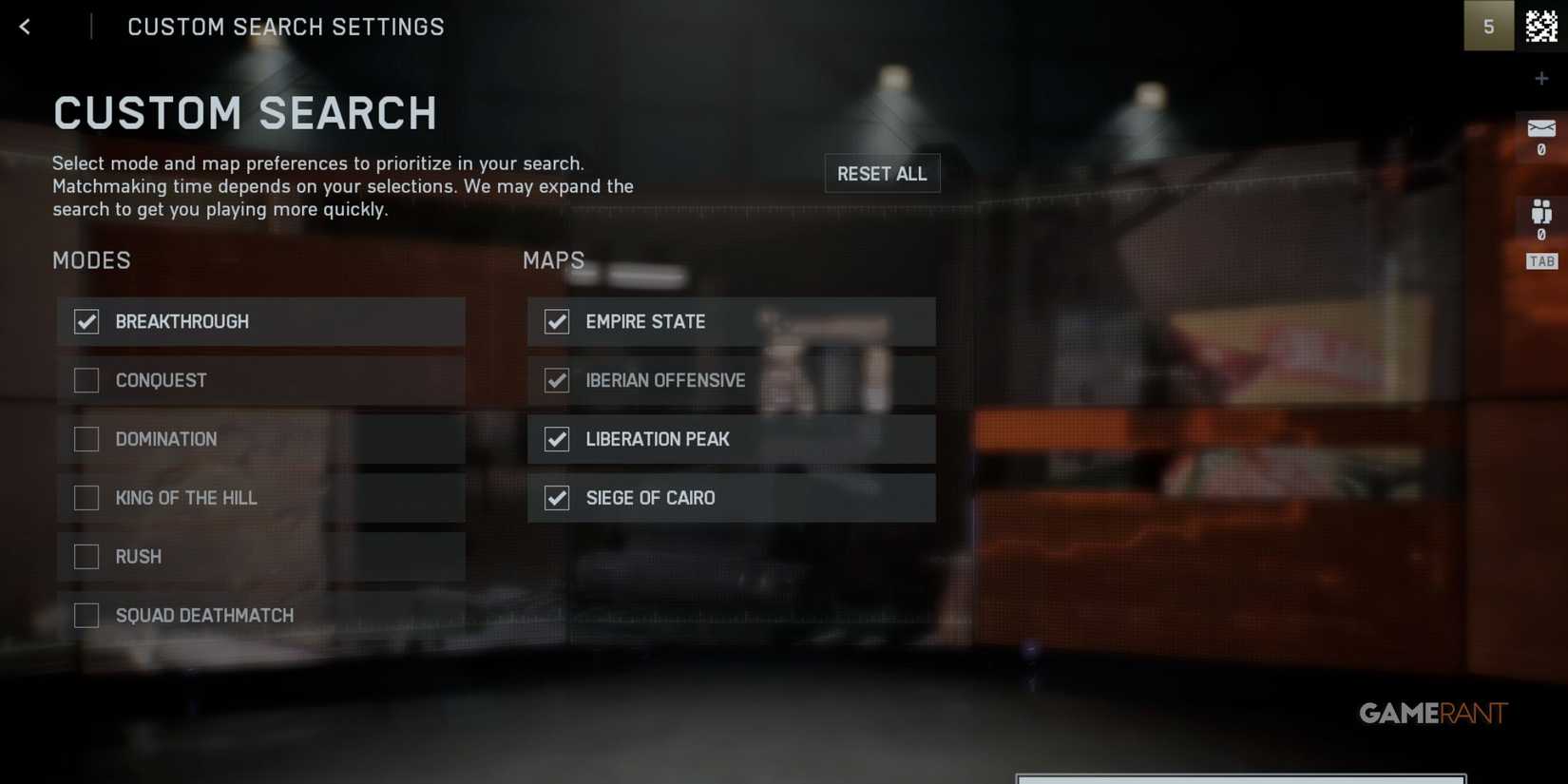Click the Reset All button
1568x784 pixels.
click(x=882, y=173)
